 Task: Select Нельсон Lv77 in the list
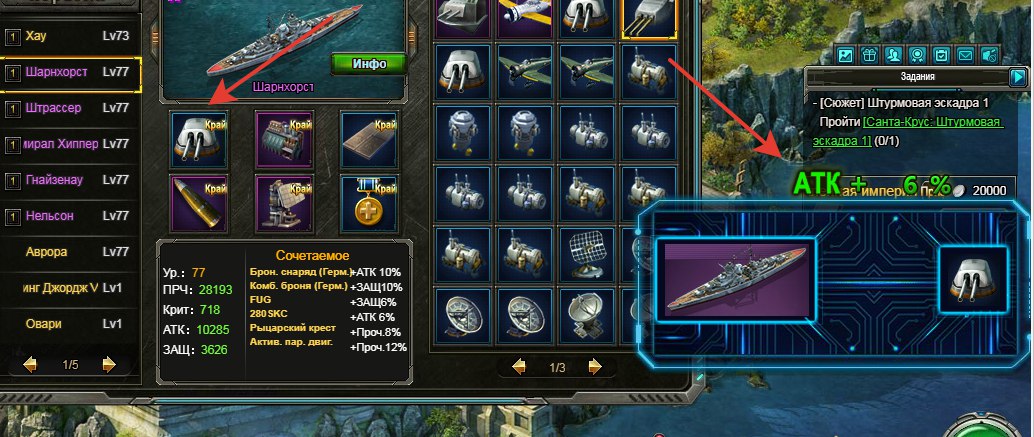point(70,216)
